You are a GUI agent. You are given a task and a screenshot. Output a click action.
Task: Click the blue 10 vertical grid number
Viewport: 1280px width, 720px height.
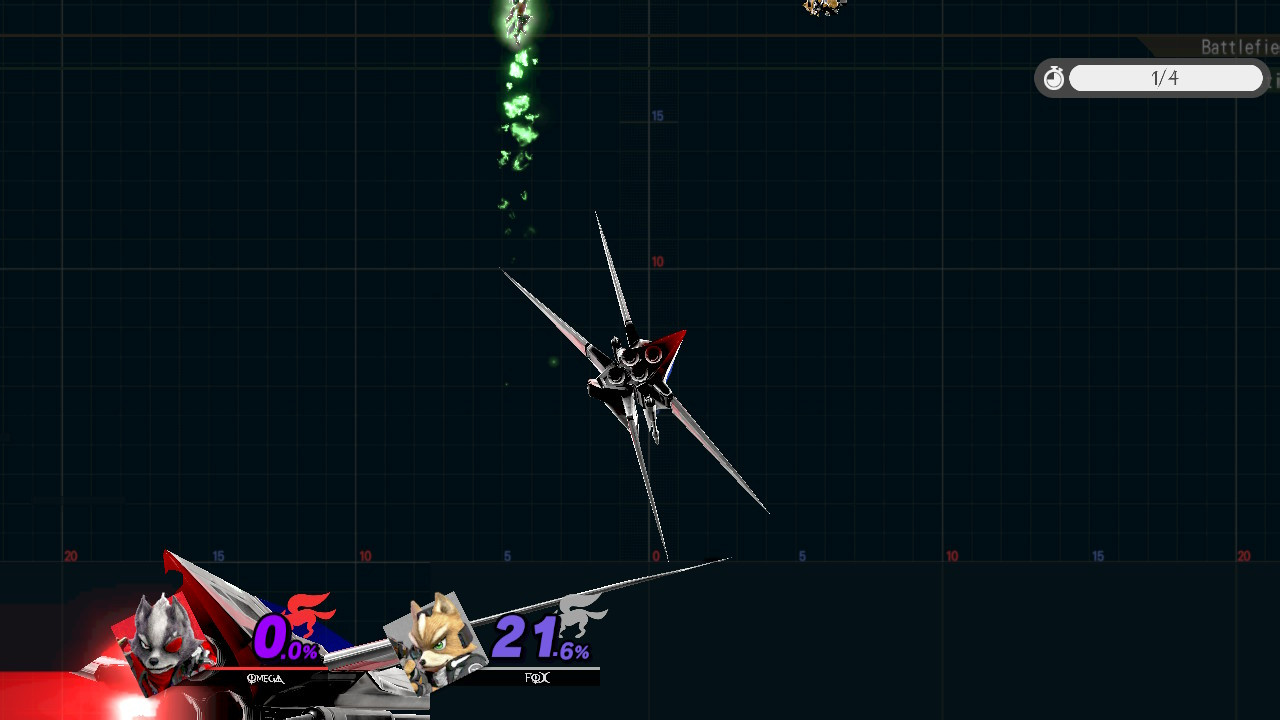658,260
